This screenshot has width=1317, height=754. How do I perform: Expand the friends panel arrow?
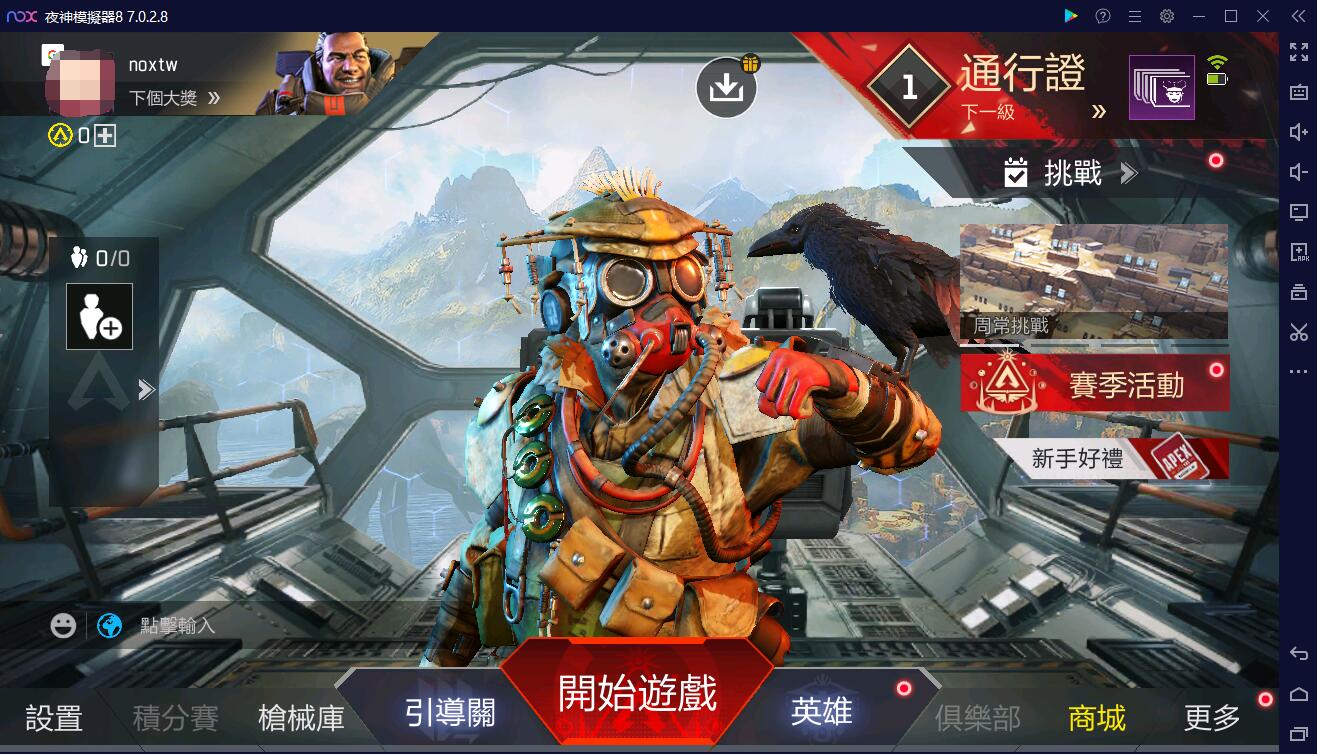(146, 390)
